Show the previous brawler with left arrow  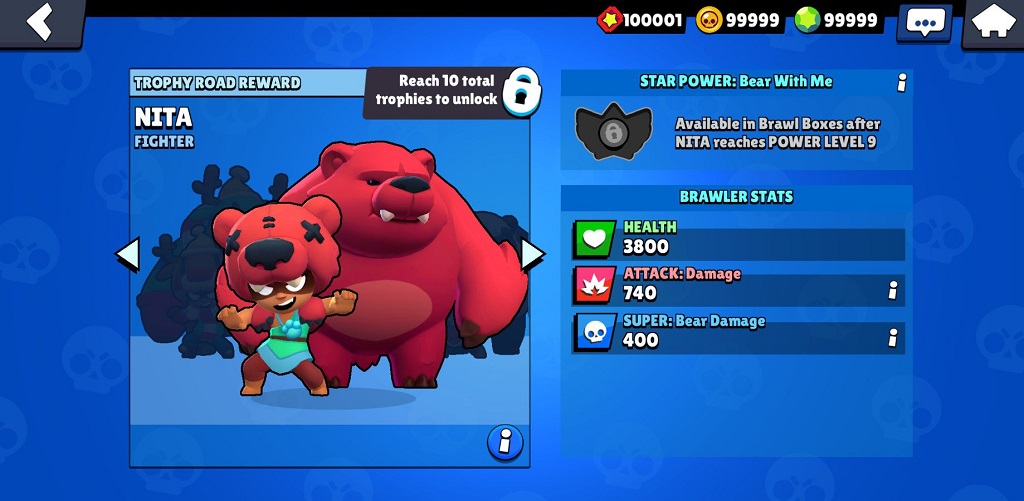pyautogui.click(x=127, y=255)
